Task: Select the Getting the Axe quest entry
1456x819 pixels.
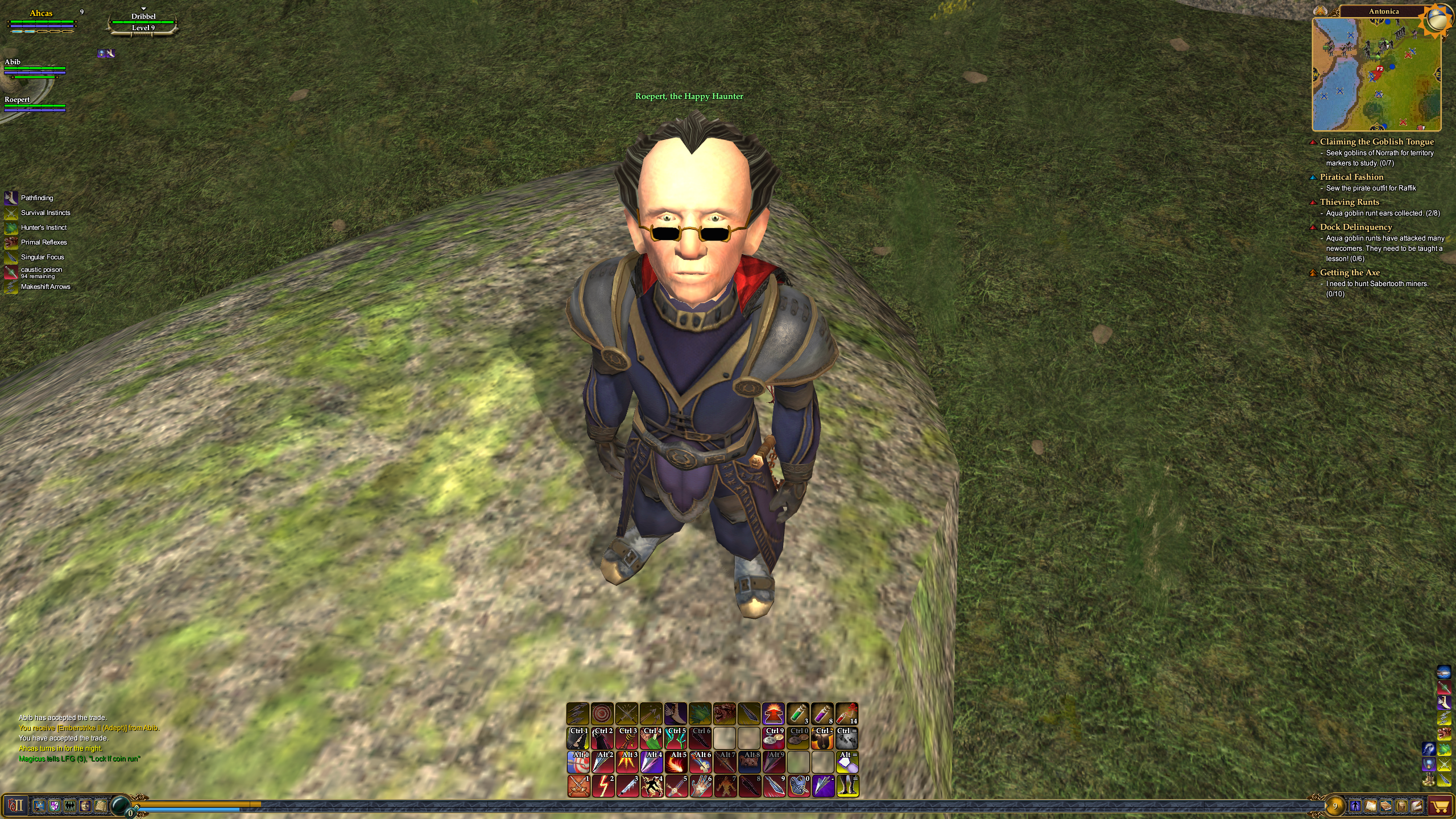Action: (1350, 272)
